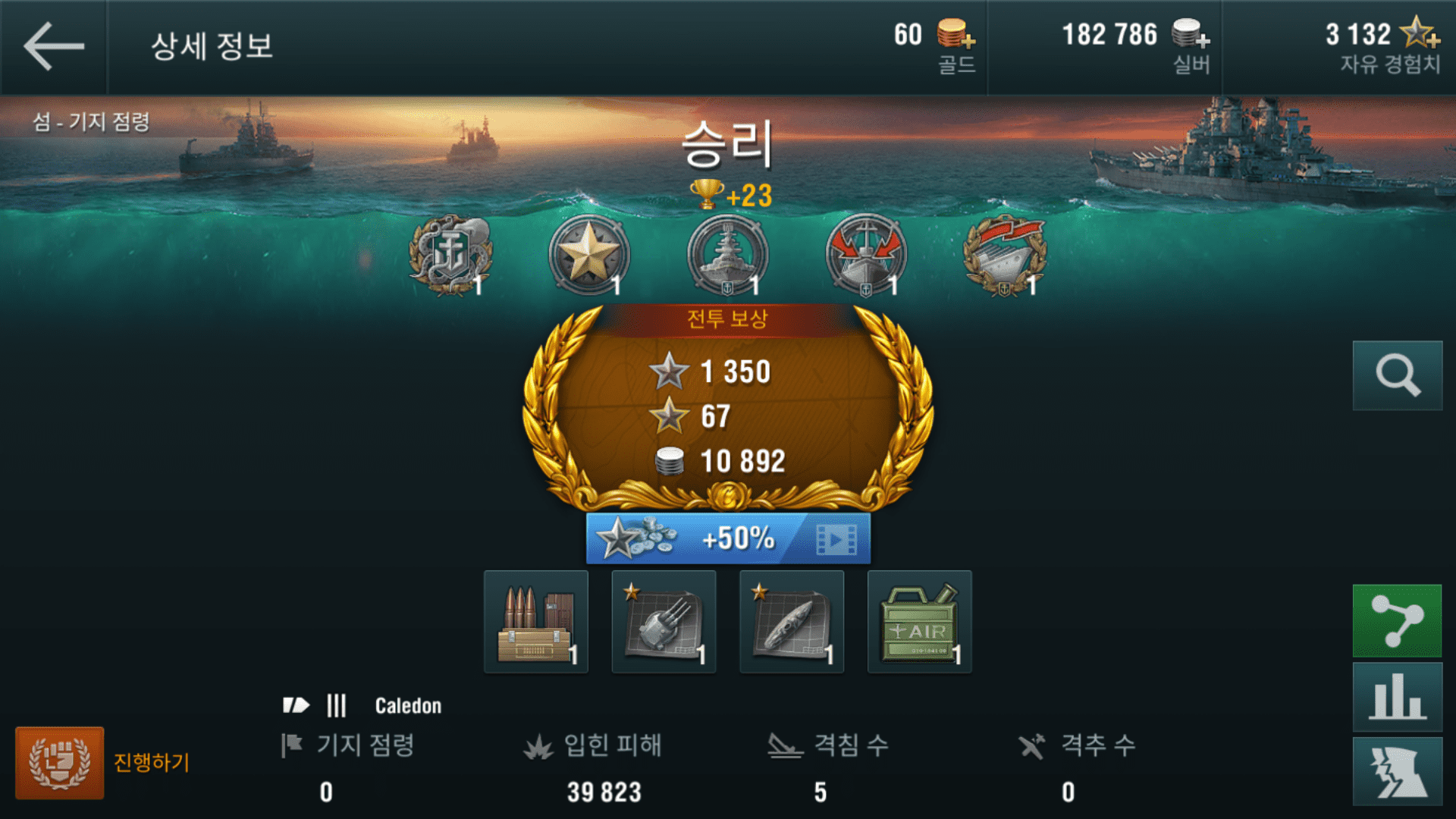Open the magnifying glass search button
The height and width of the screenshot is (819, 1456).
pos(1397,375)
